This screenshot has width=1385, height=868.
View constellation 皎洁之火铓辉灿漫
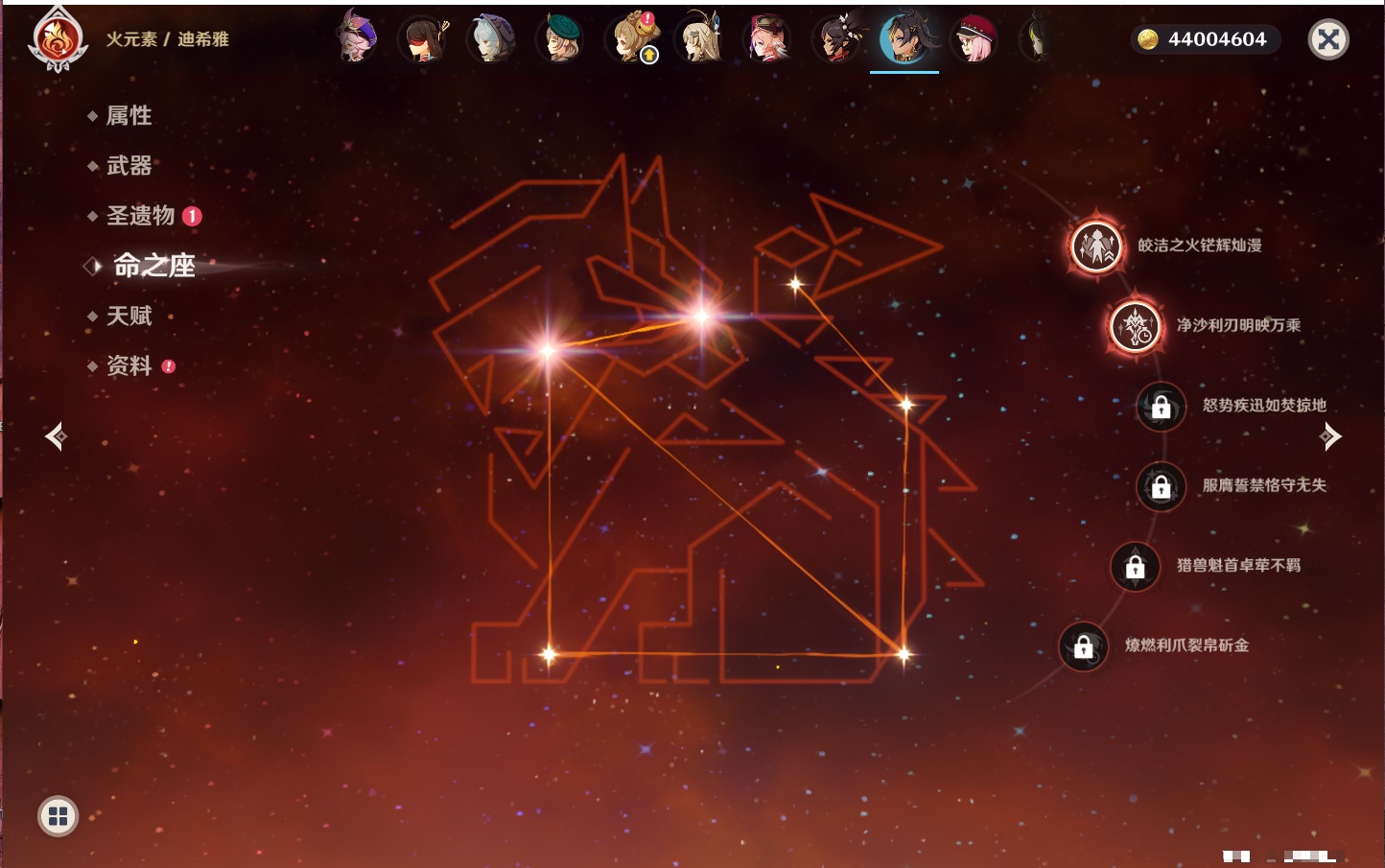1096,246
